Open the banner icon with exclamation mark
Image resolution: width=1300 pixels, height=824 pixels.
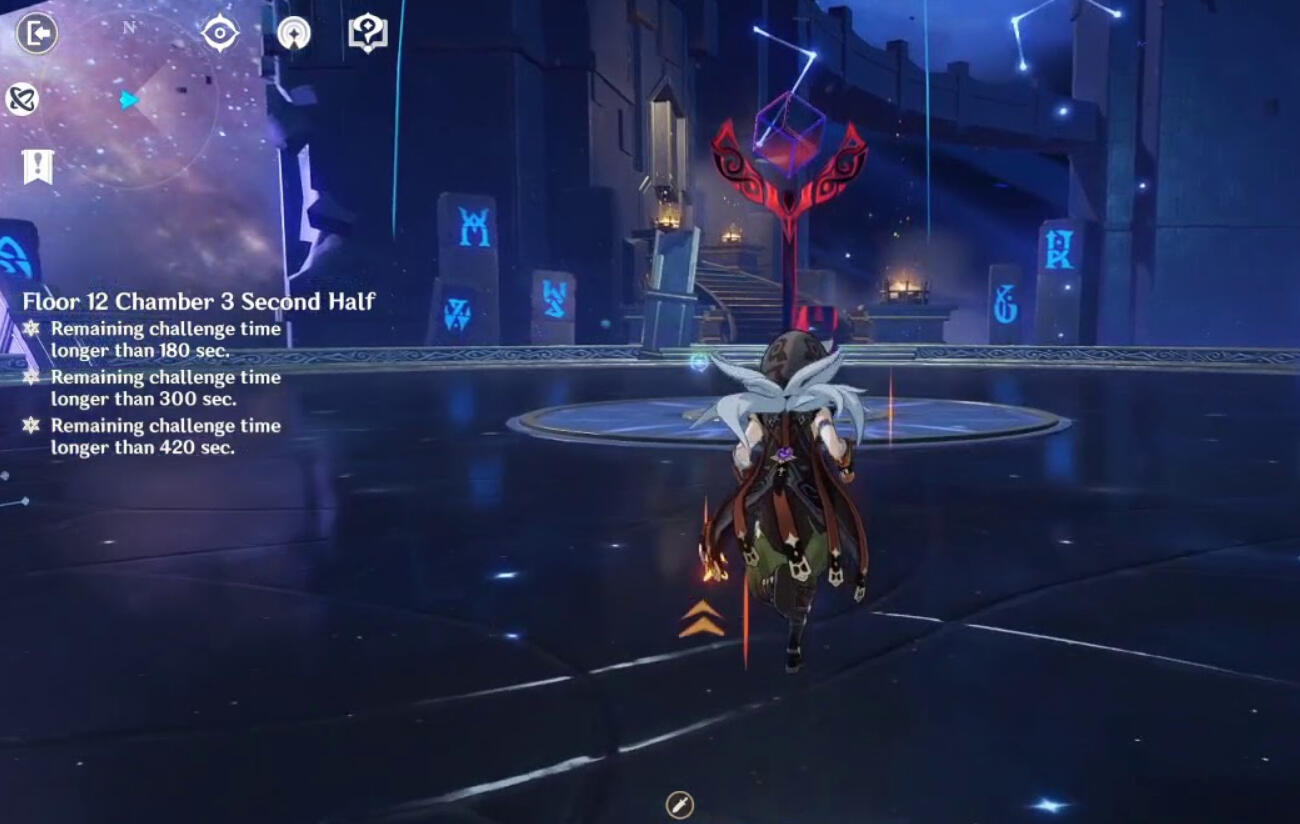pos(38,167)
